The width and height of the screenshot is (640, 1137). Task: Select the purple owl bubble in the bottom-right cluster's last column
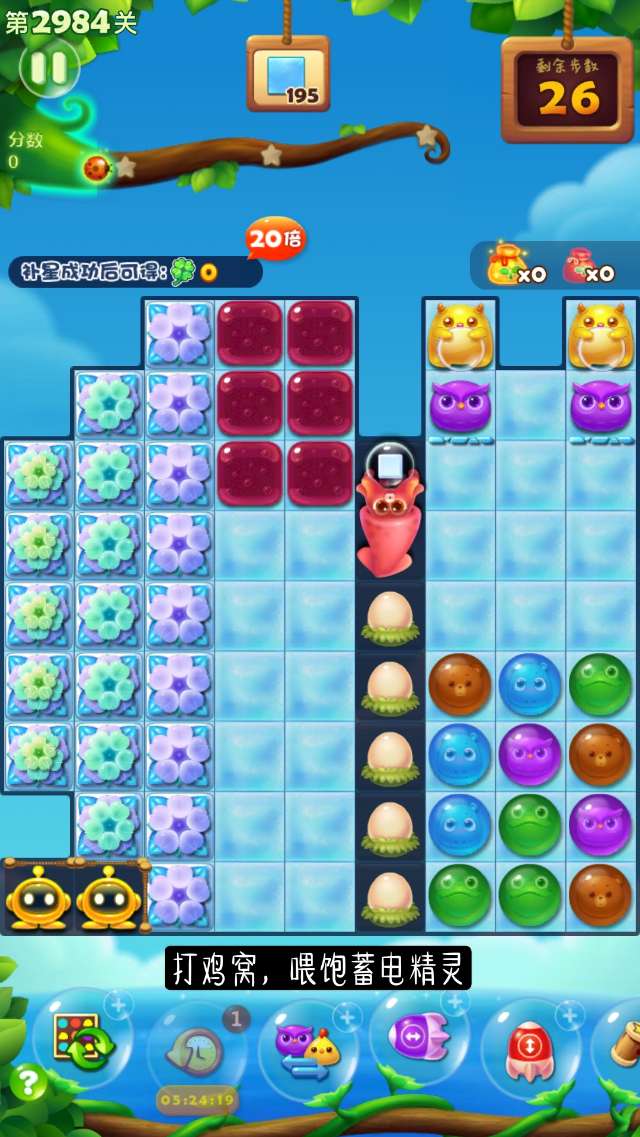[x=600, y=824]
